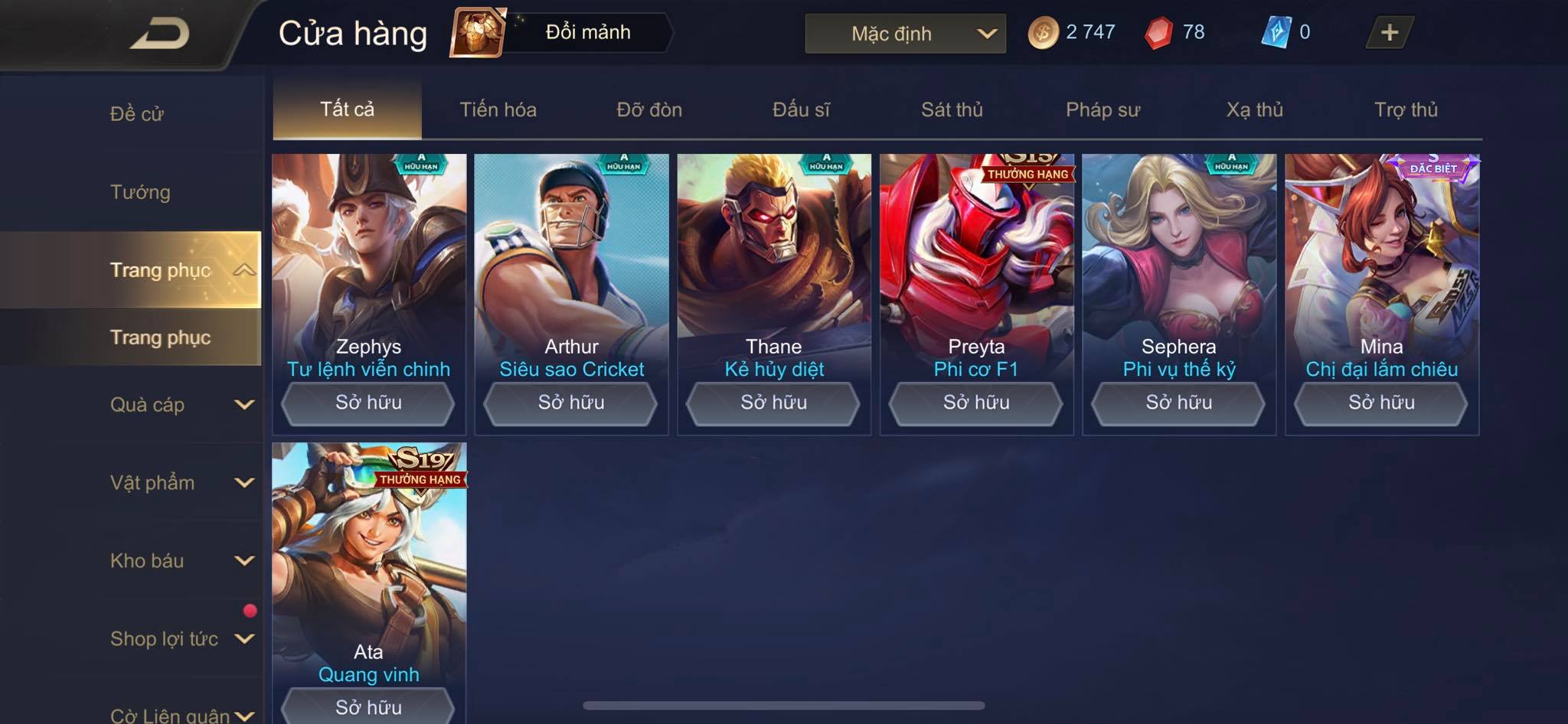
Task: Add currency with the plus button
Action: pos(1389,32)
